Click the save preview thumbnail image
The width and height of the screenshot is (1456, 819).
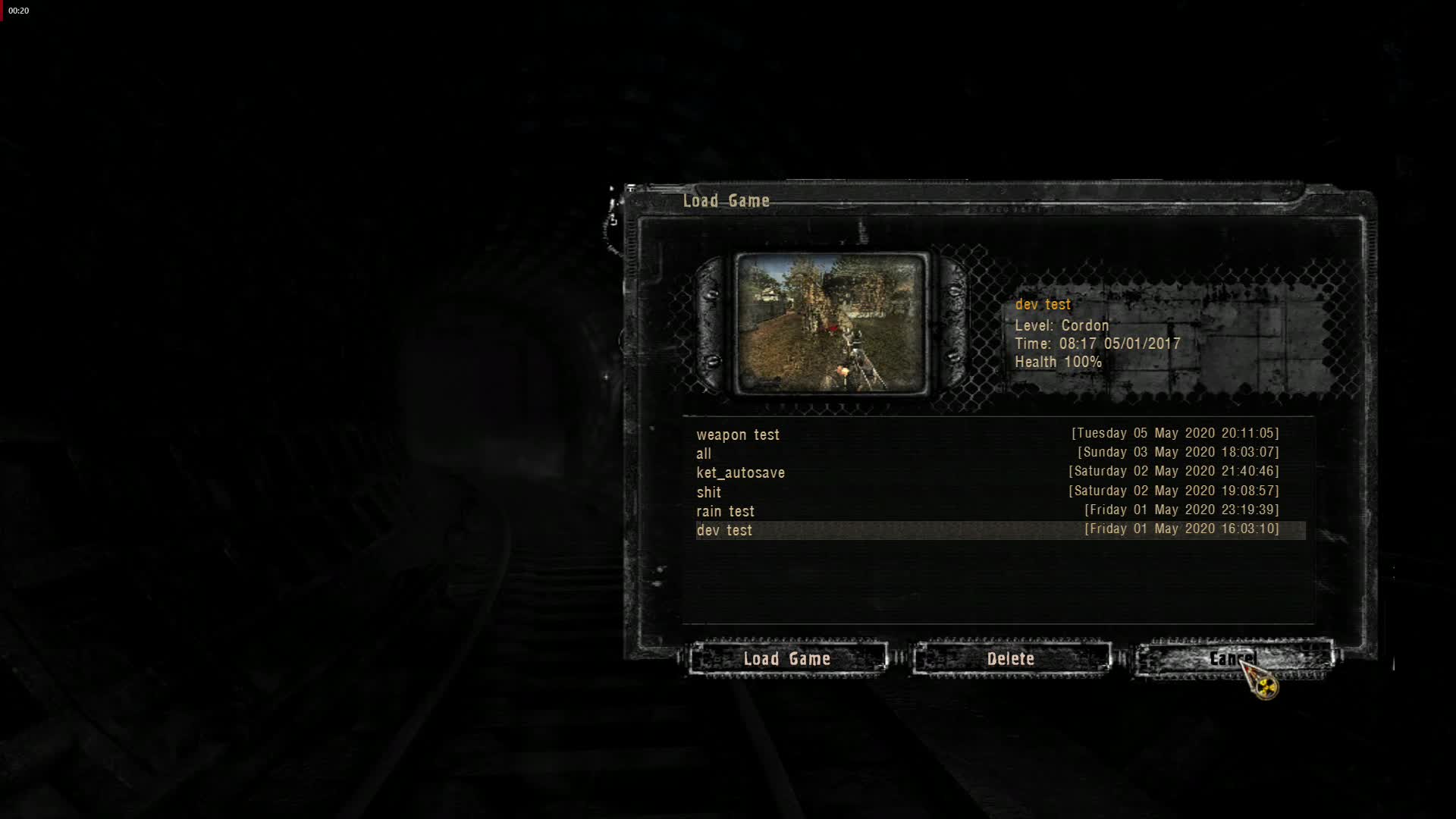[x=831, y=324]
